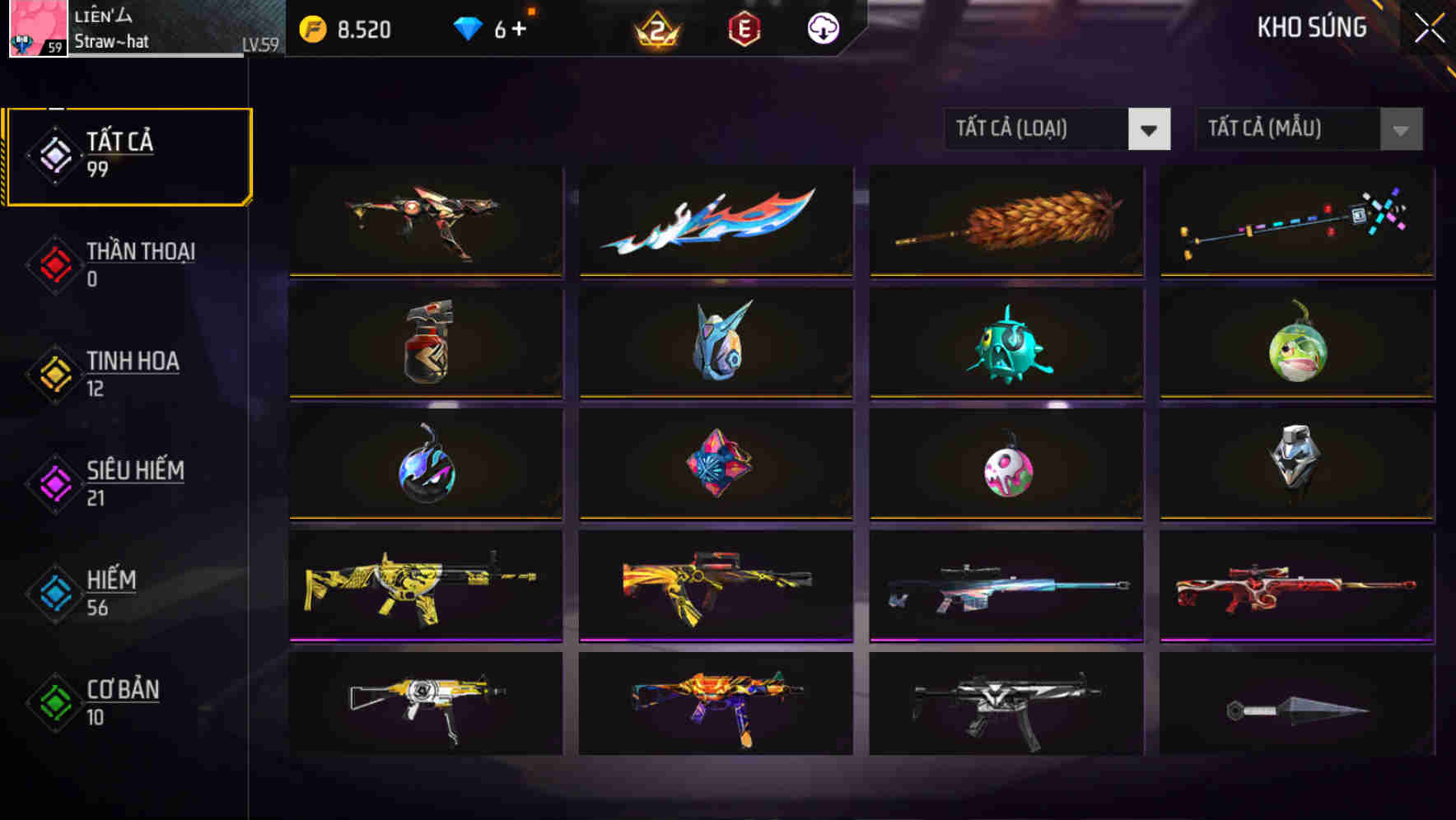
Task: Switch to the THẦN THOẠI category
Action: click(x=128, y=263)
